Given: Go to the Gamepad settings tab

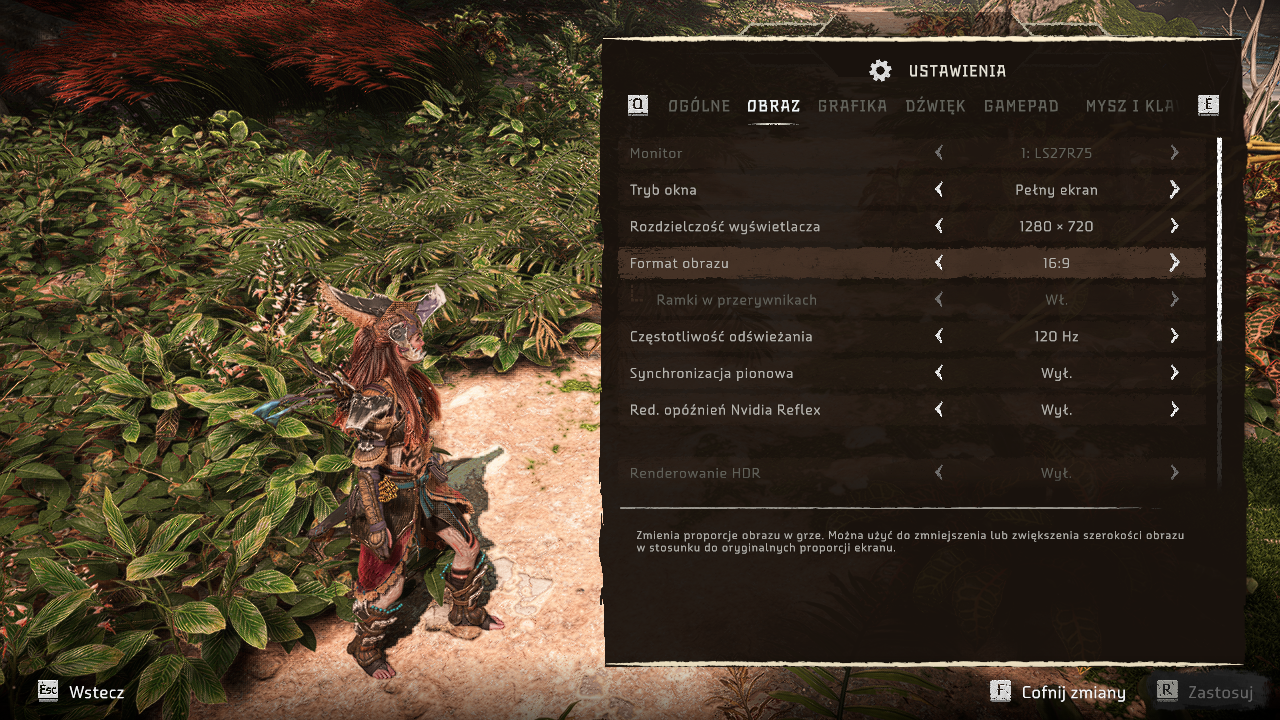Looking at the screenshot, I should 1021,106.
